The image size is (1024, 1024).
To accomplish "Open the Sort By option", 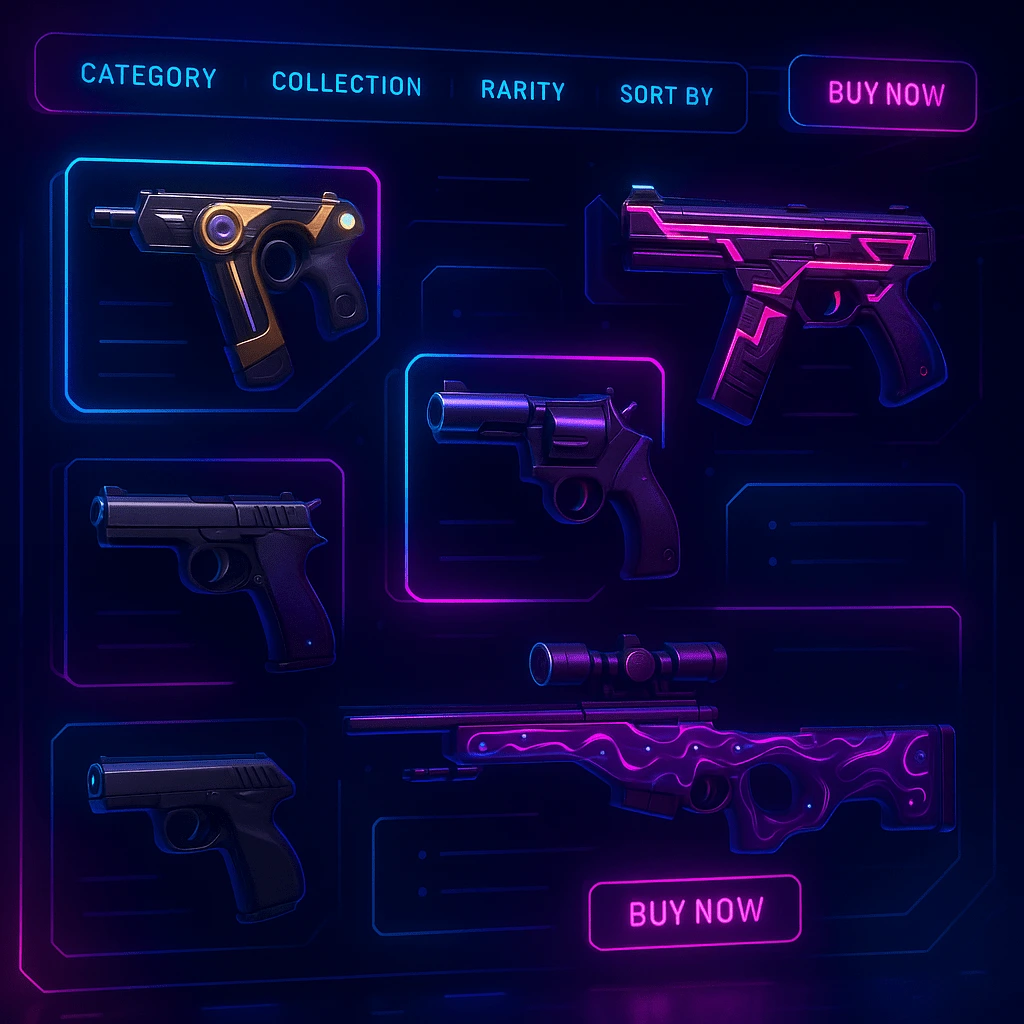I will 666,96.
